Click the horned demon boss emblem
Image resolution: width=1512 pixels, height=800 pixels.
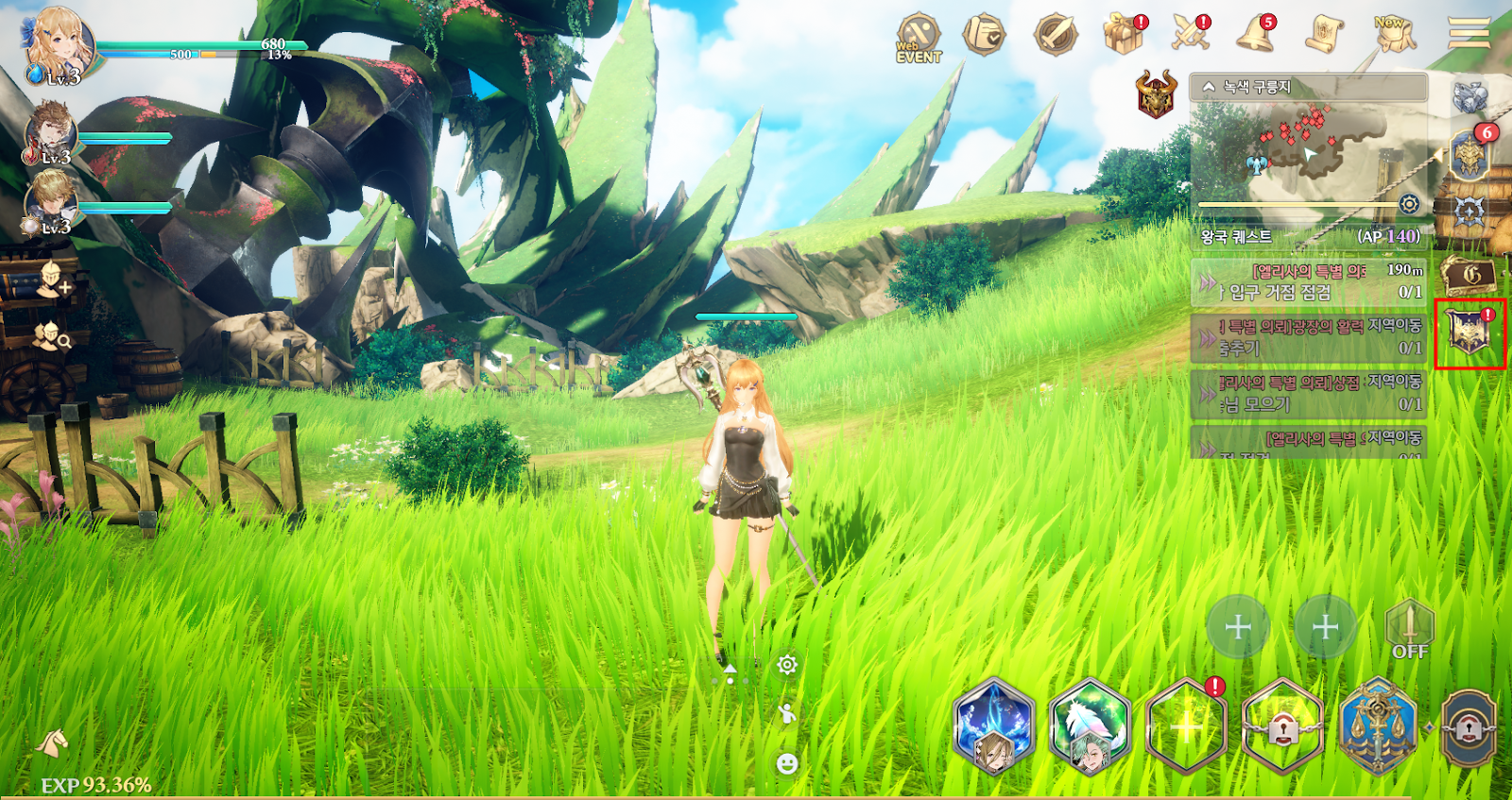click(x=1156, y=94)
